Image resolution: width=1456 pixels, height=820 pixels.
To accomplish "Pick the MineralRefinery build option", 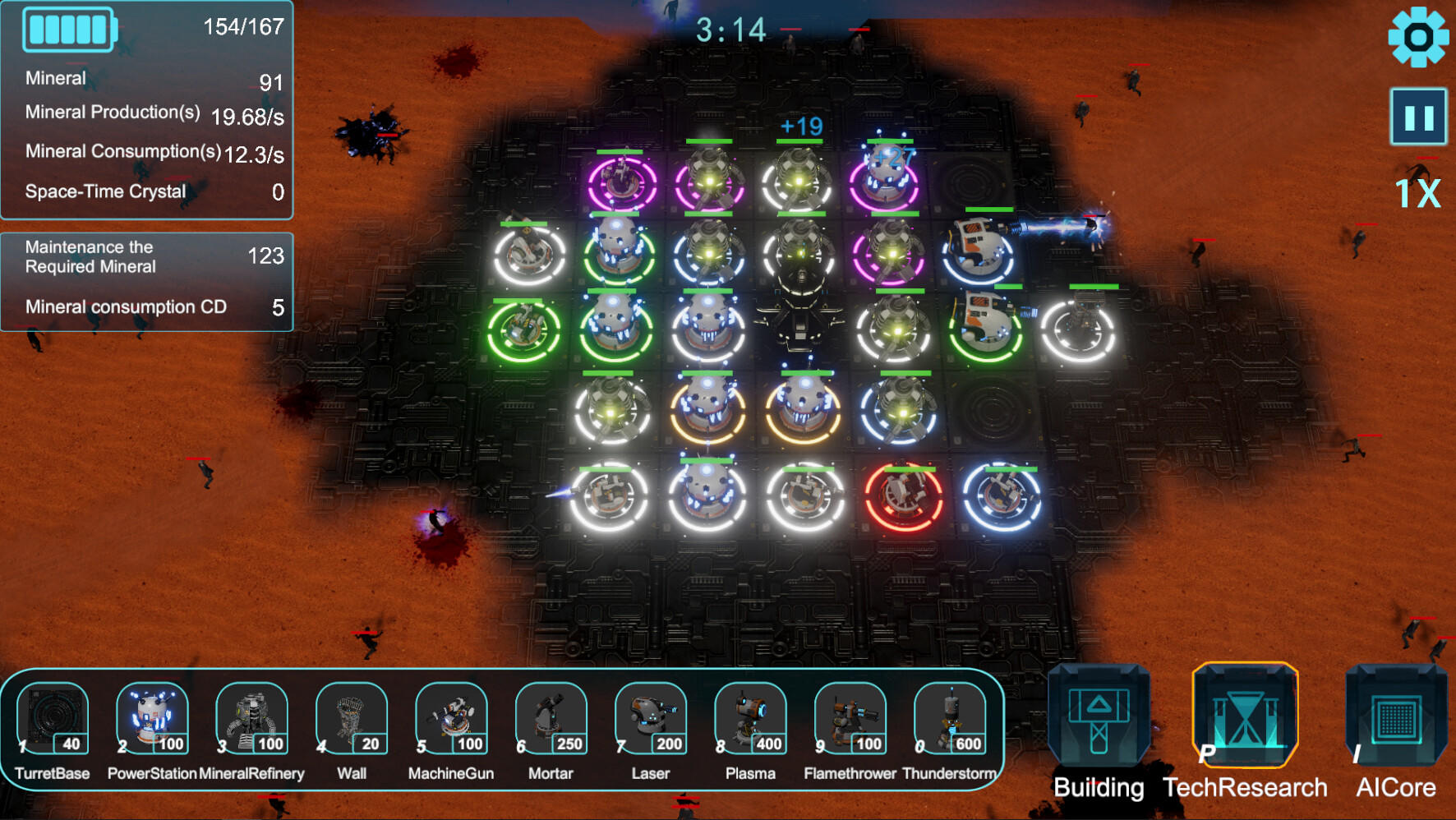I will point(251,720).
